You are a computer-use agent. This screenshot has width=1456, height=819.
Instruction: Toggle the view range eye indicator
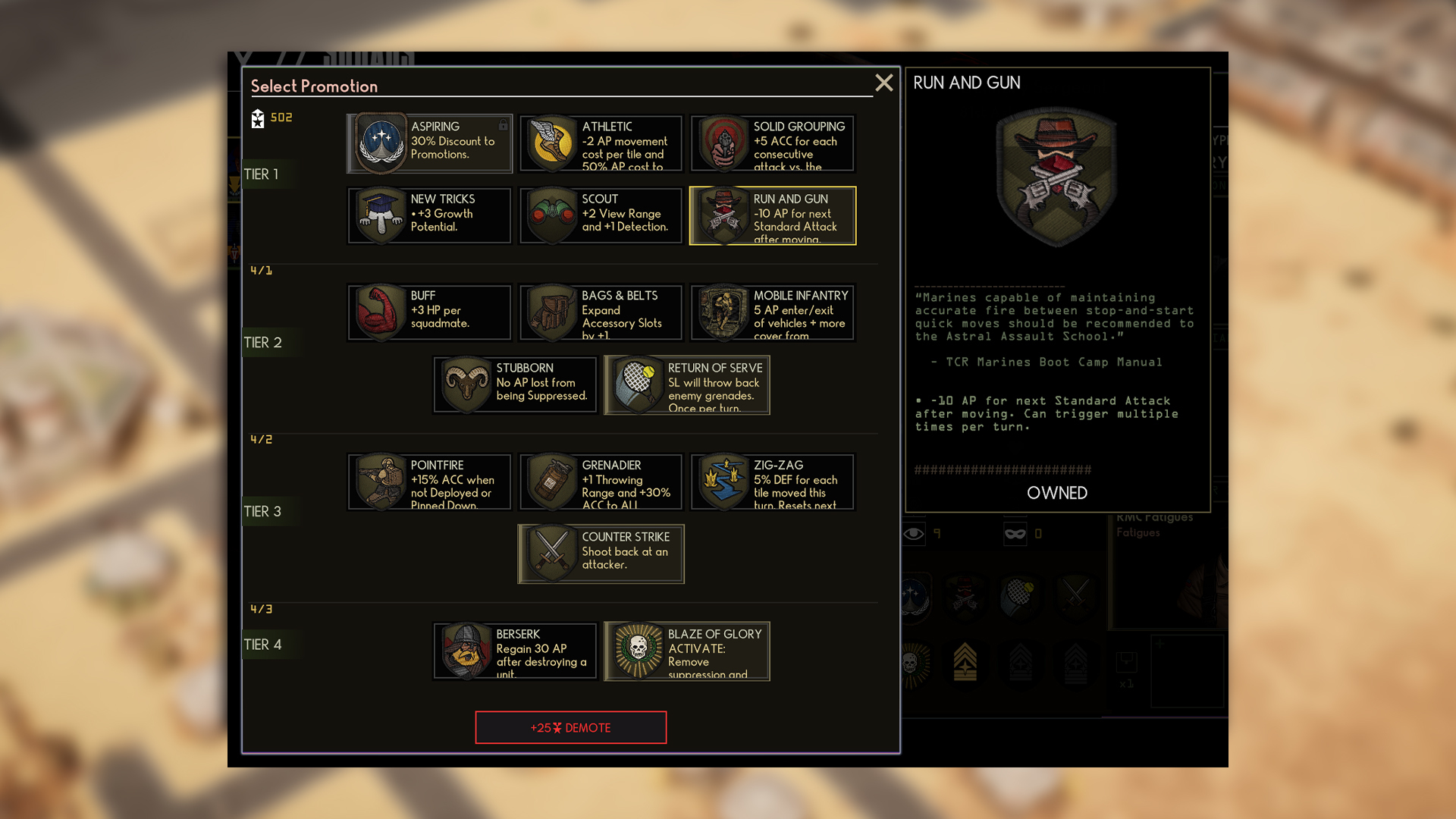click(913, 533)
